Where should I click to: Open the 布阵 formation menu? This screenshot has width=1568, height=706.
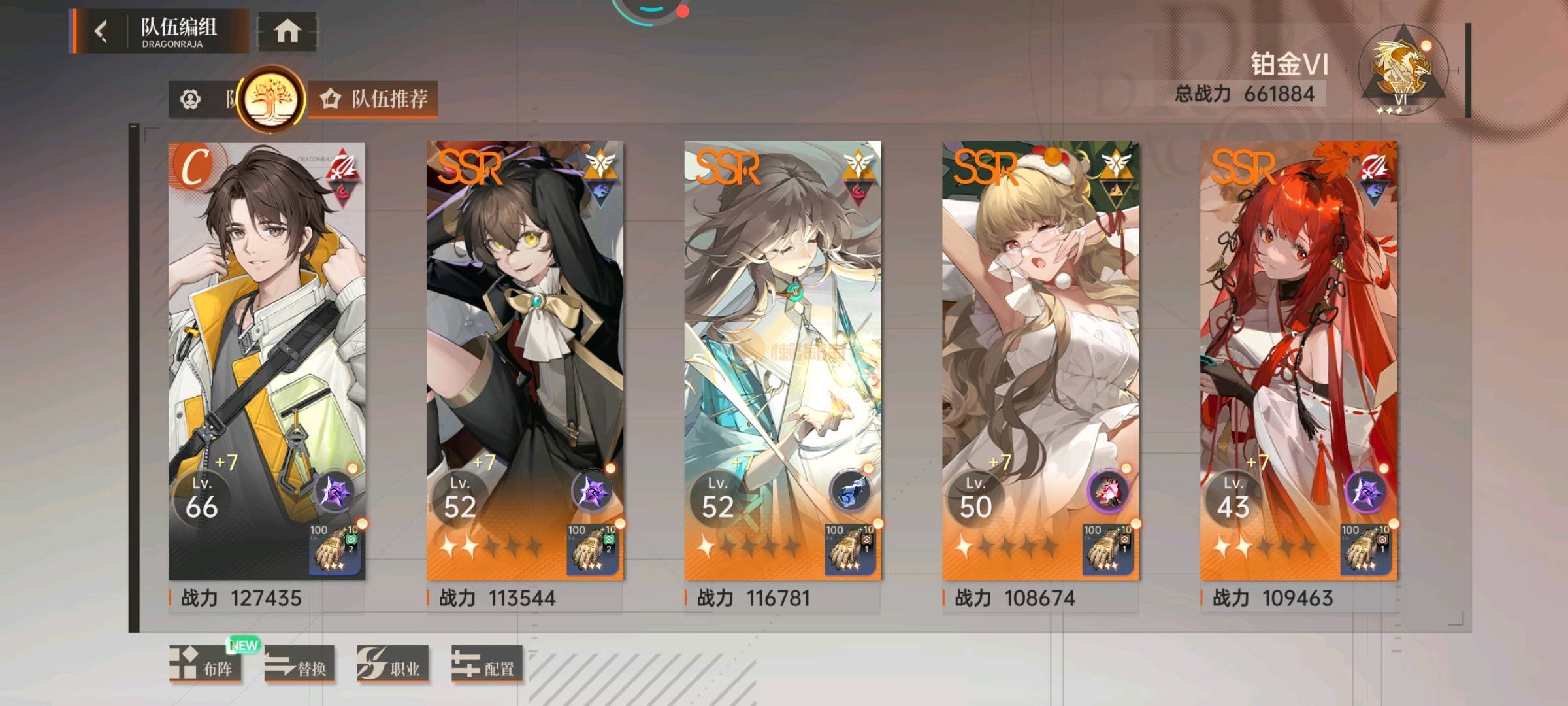coord(204,665)
